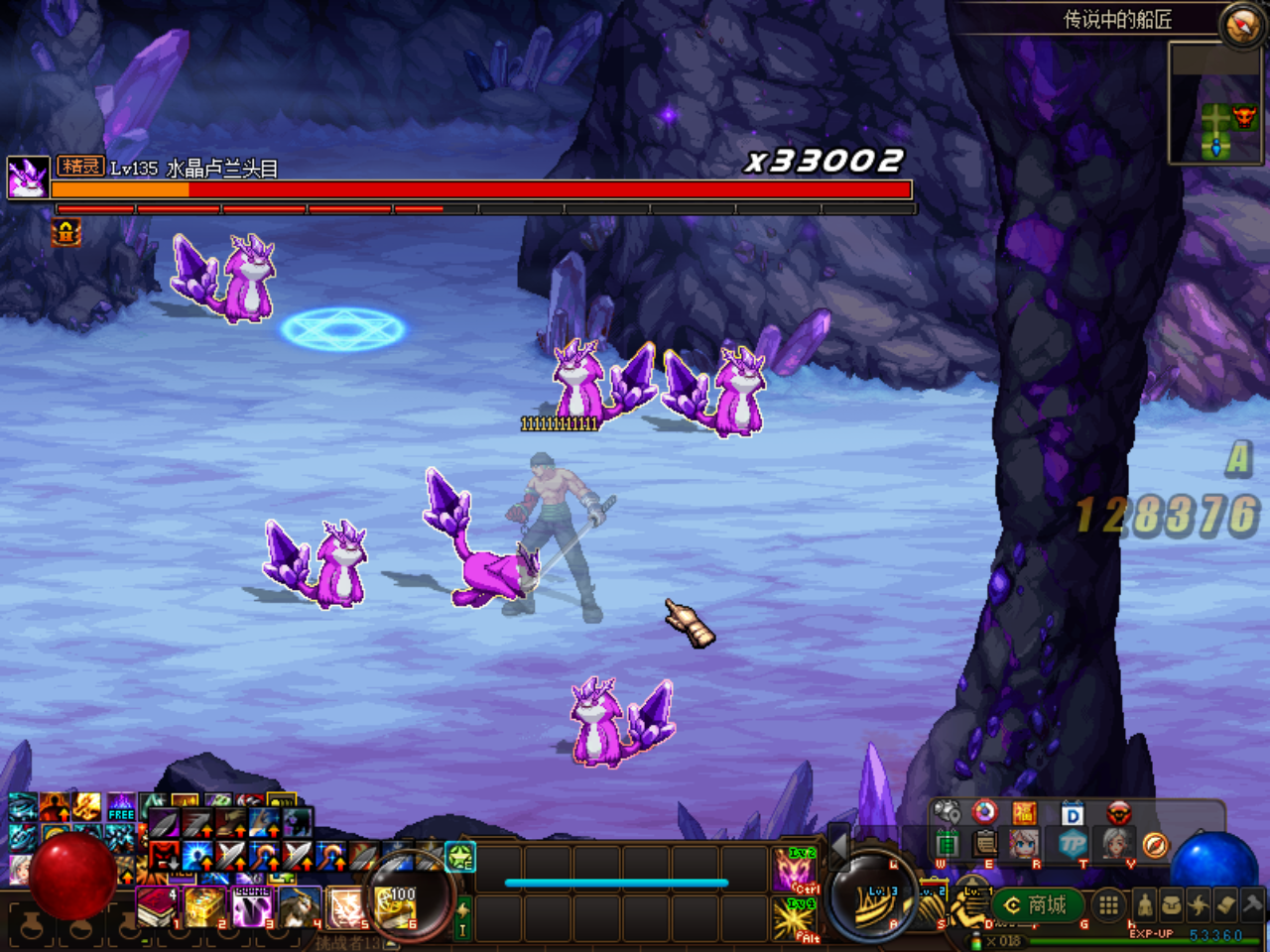Collapse the shortcut bar with the left arrow

pos(839,848)
